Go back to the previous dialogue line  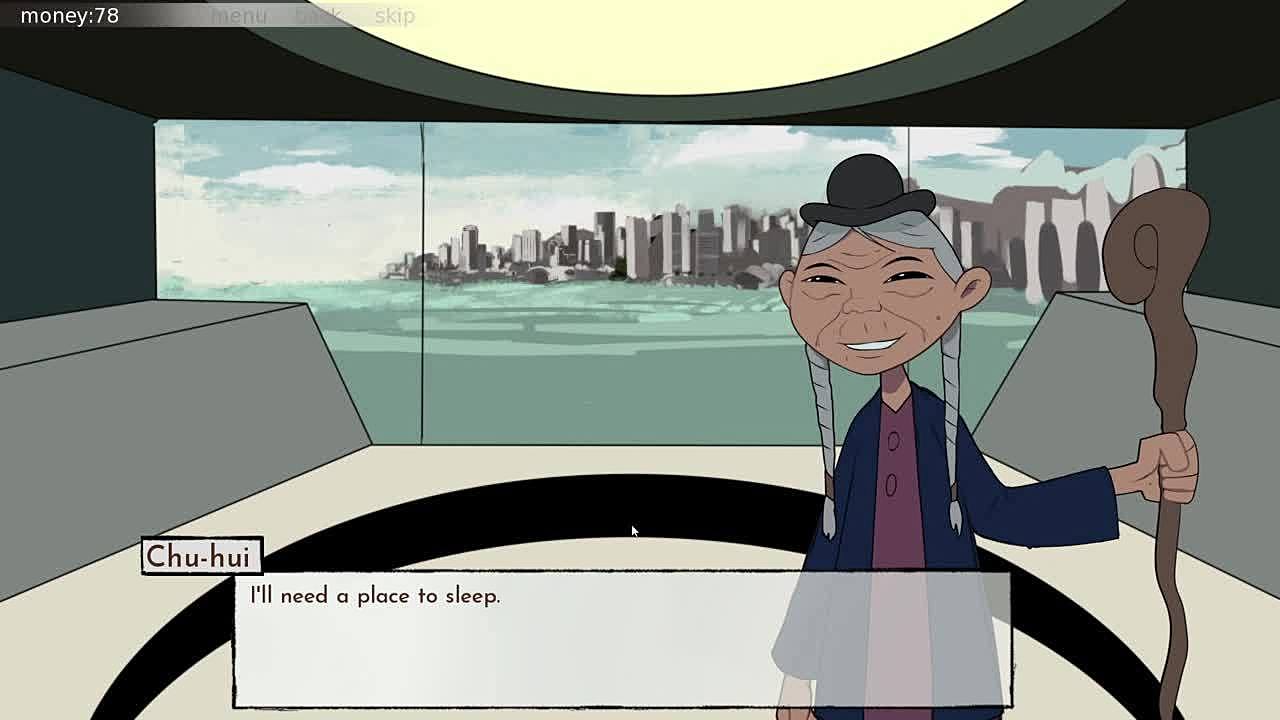(319, 16)
